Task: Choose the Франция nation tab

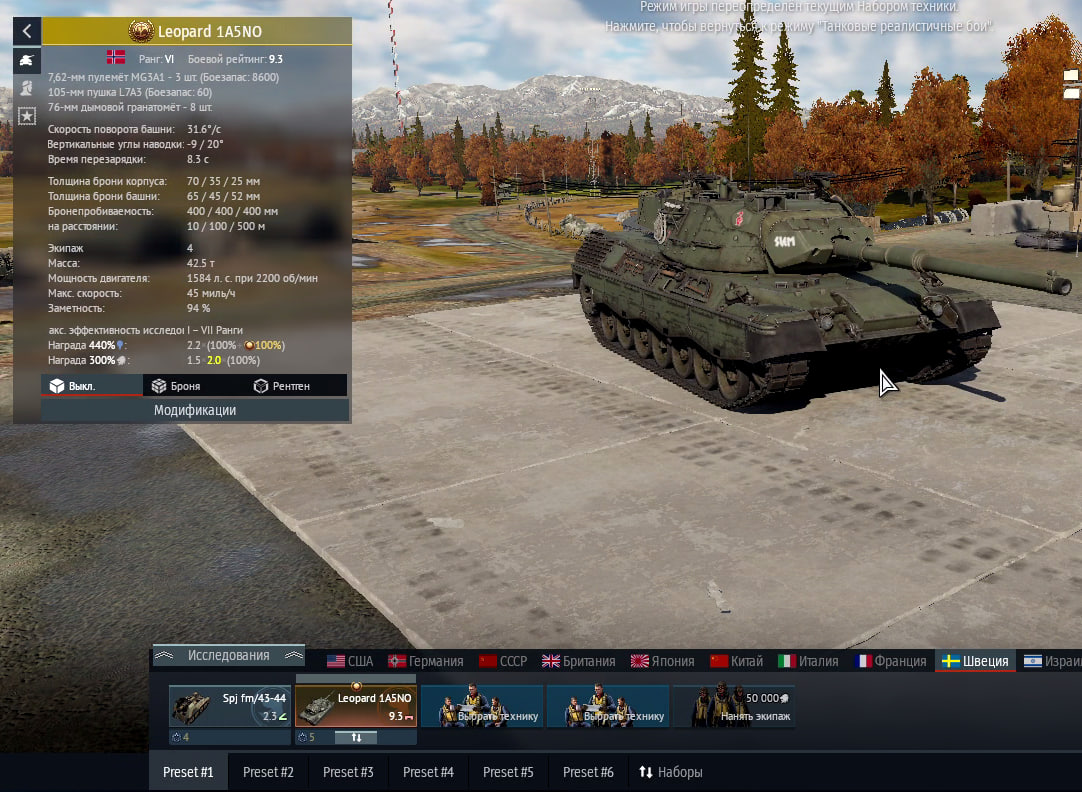Action: (890, 661)
